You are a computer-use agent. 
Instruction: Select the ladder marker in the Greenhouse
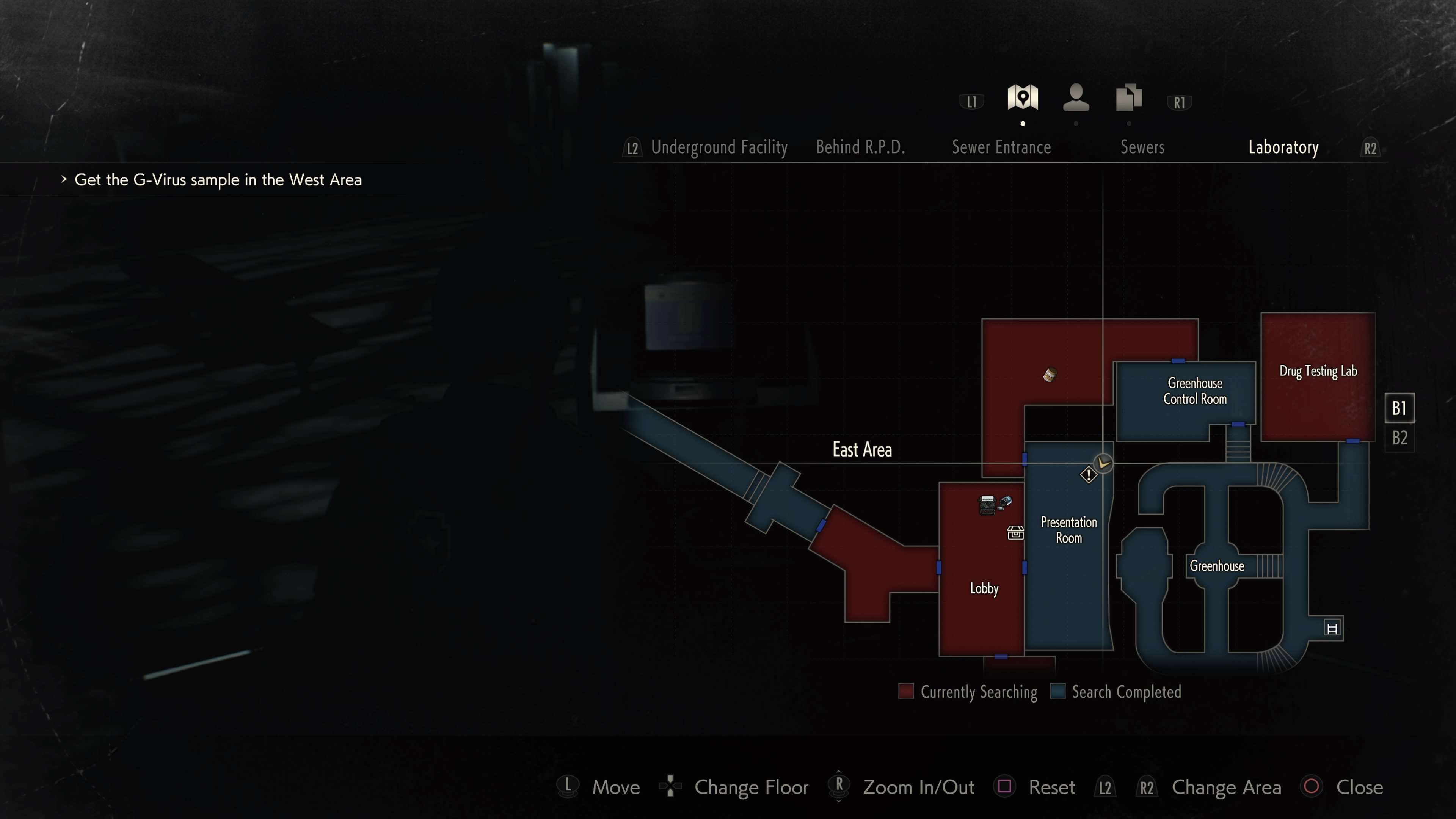click(x=1332, y=629)
